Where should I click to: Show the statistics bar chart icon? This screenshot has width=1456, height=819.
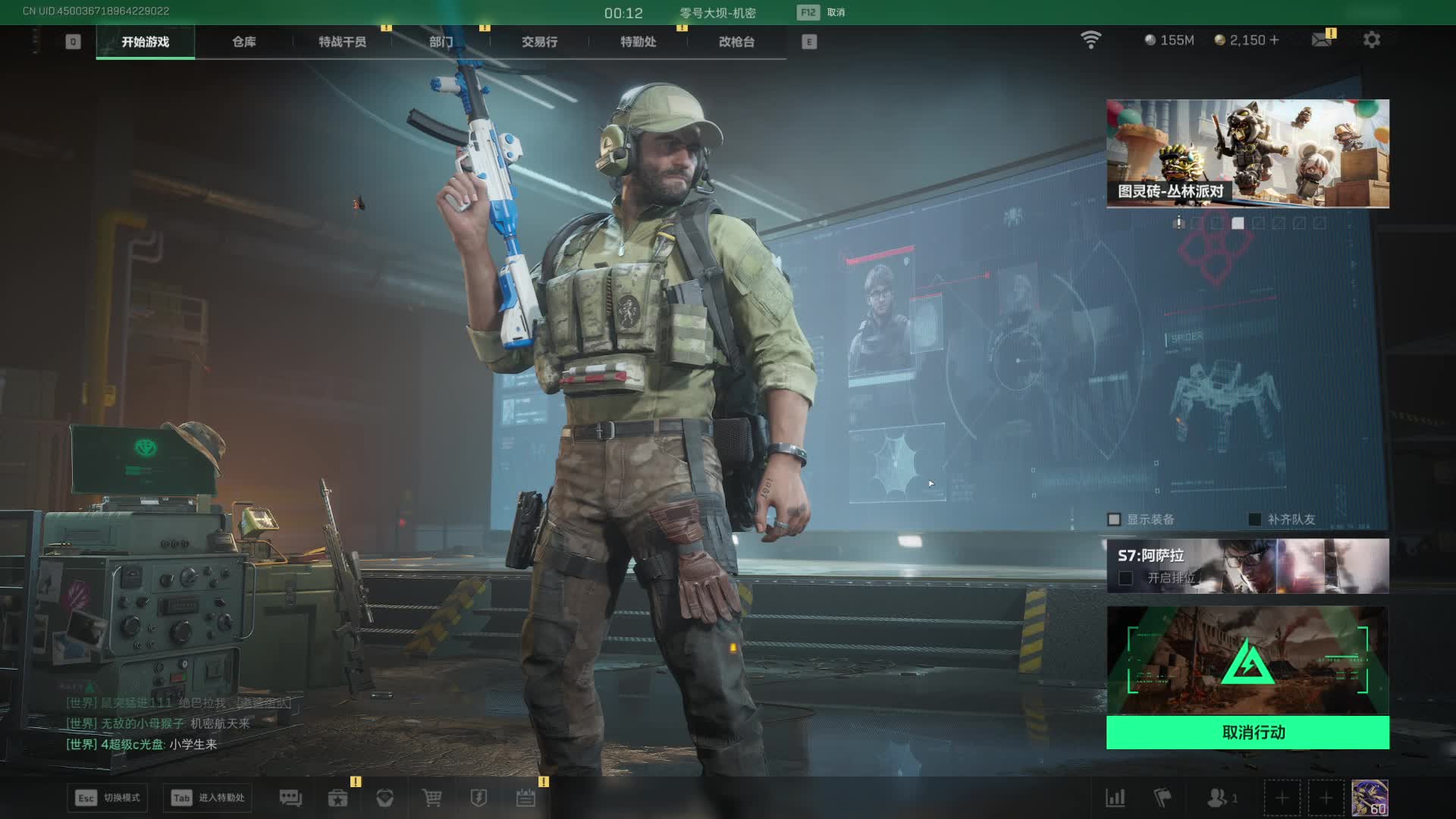coord(1116,798)
